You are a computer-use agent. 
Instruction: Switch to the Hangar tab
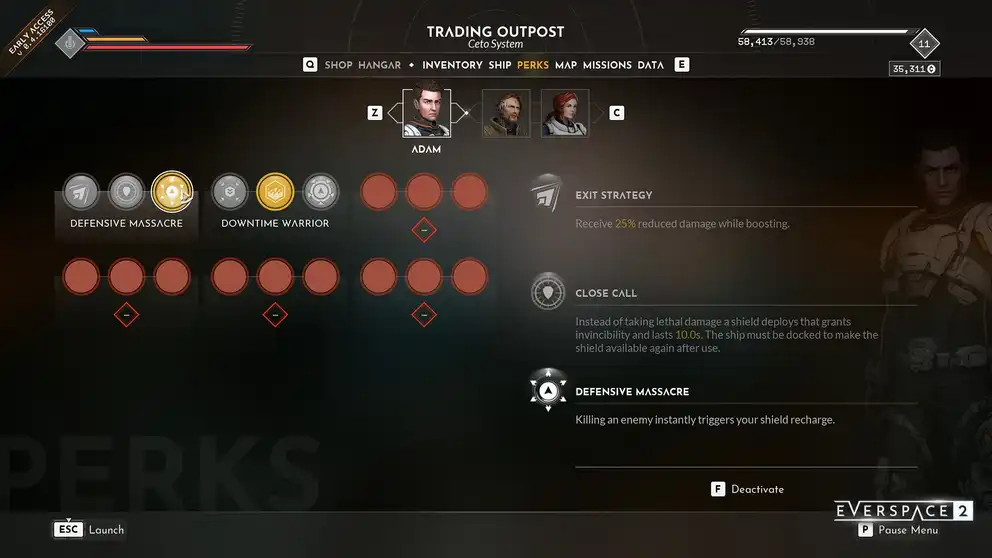[379, 65]
